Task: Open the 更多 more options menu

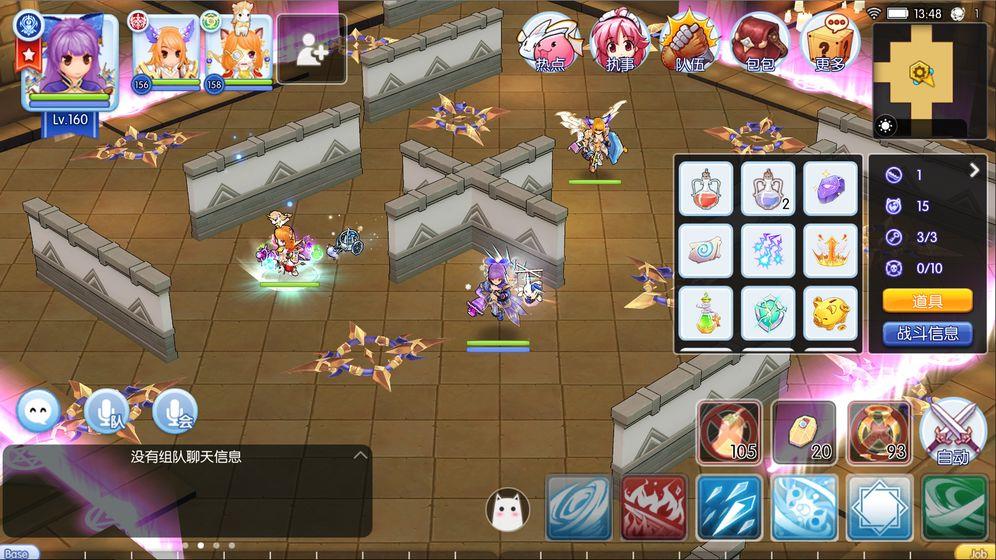Action: click(x=830, y=44)
